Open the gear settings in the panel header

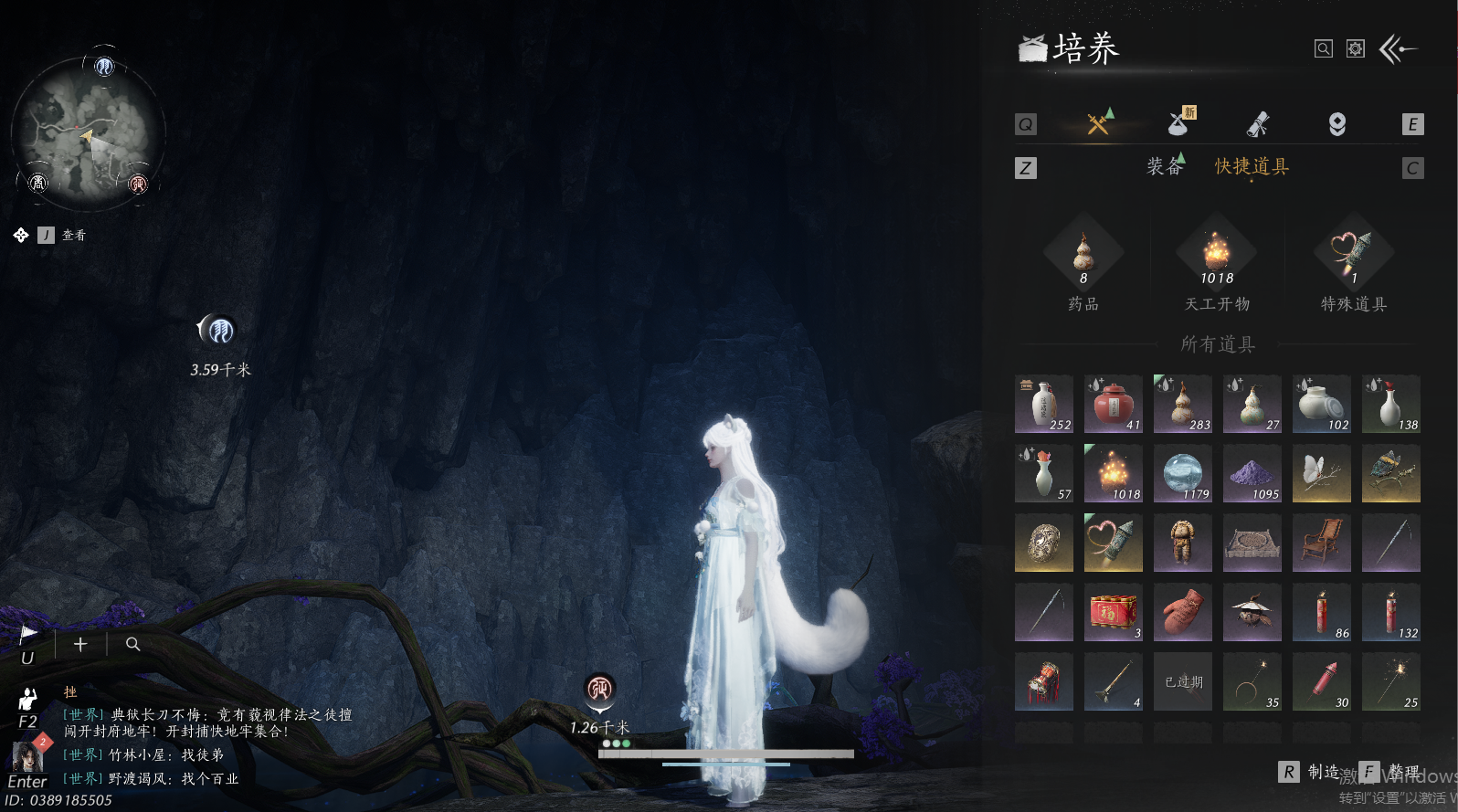tap(1356, 49)
